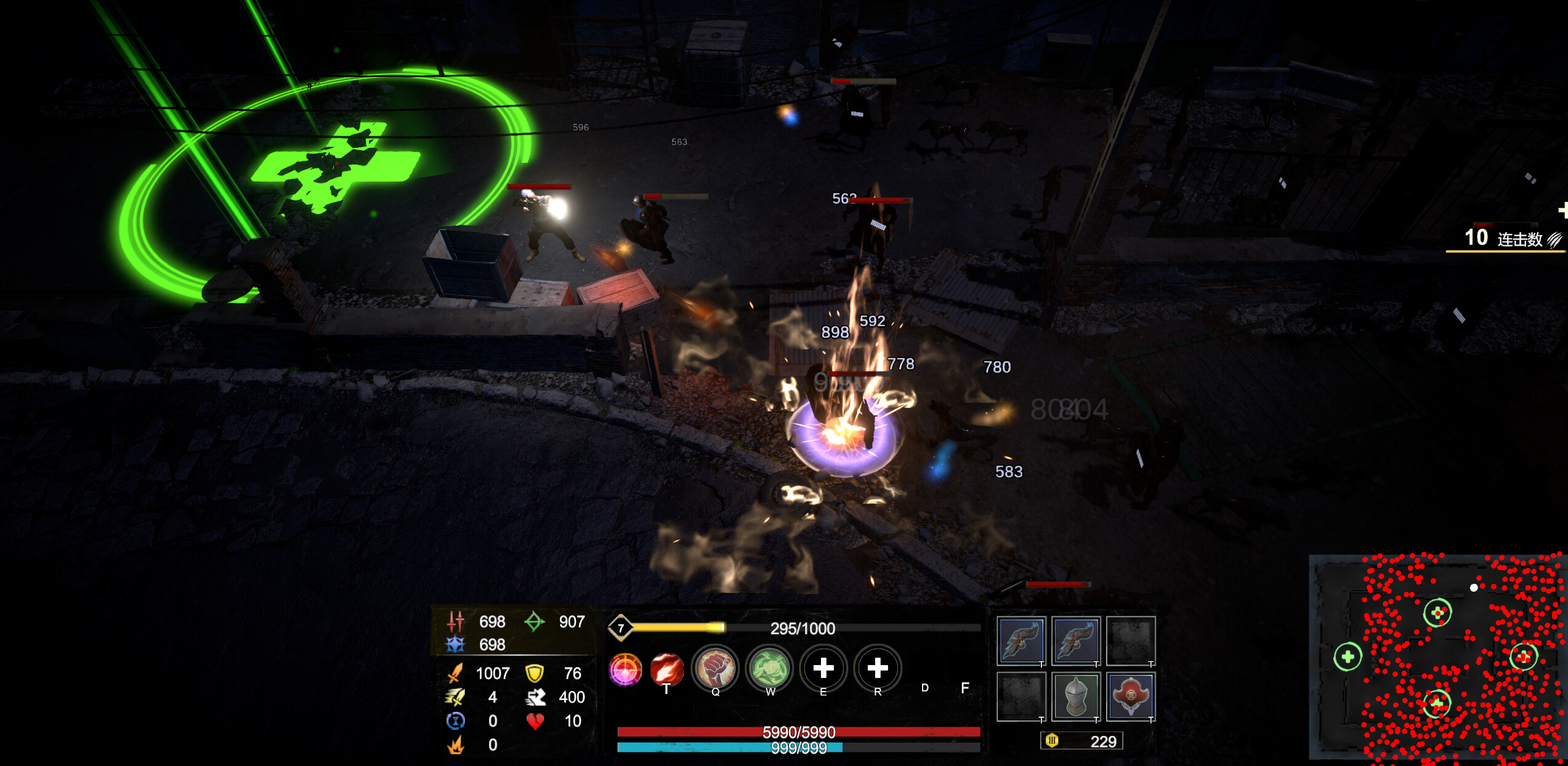Expand the D skill slot label

pyautogui.click(x=924, y=688)
